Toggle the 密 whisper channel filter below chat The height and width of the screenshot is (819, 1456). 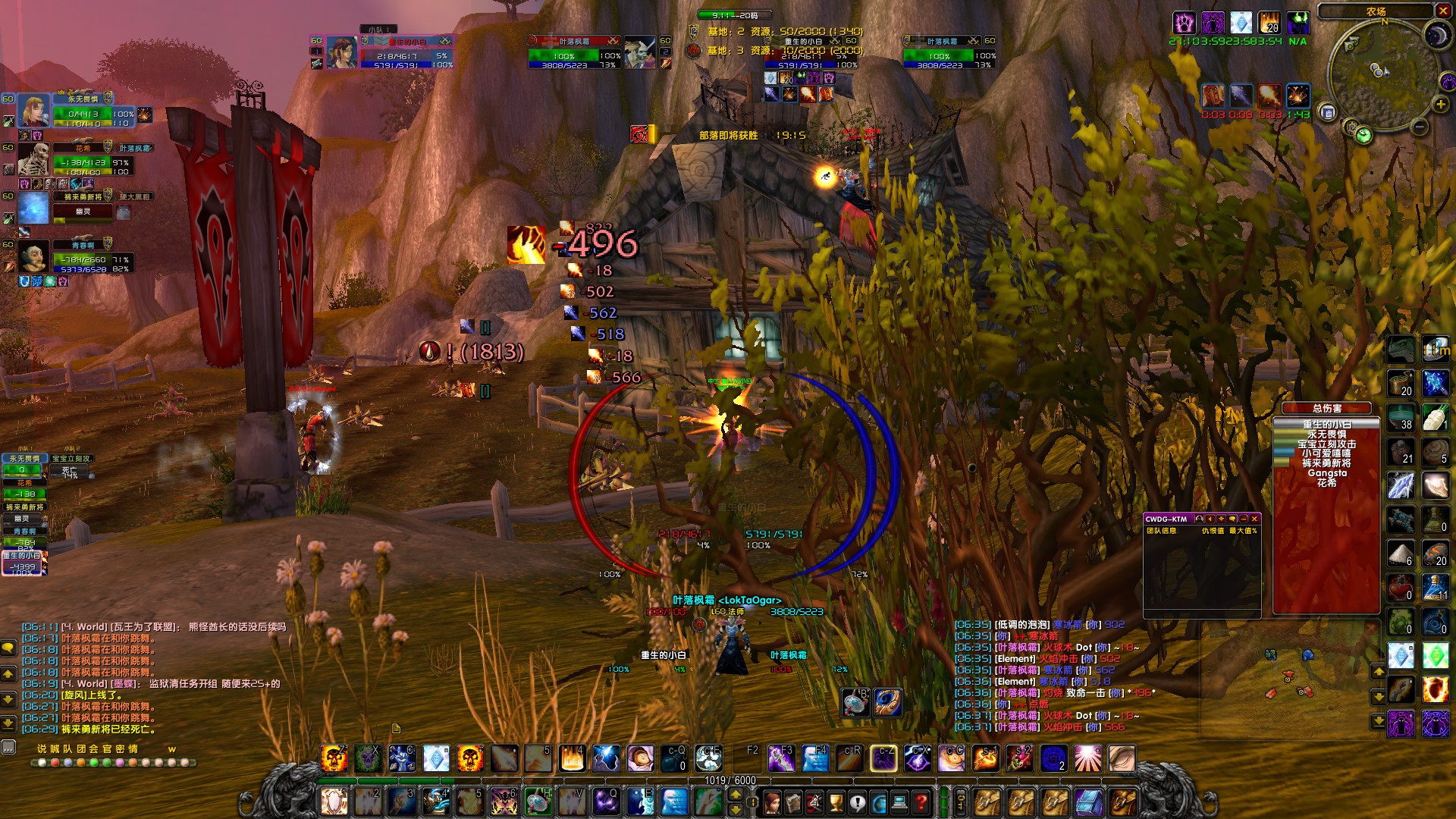[x=119, y=750]
